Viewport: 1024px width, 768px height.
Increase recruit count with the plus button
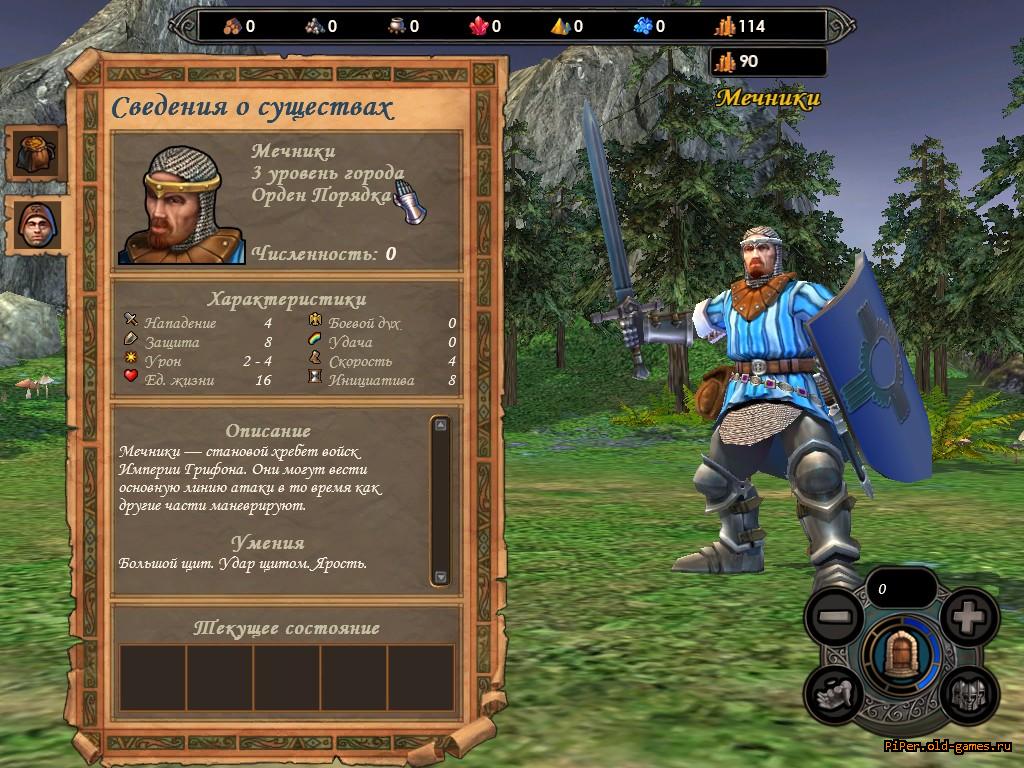coord(968,618)
